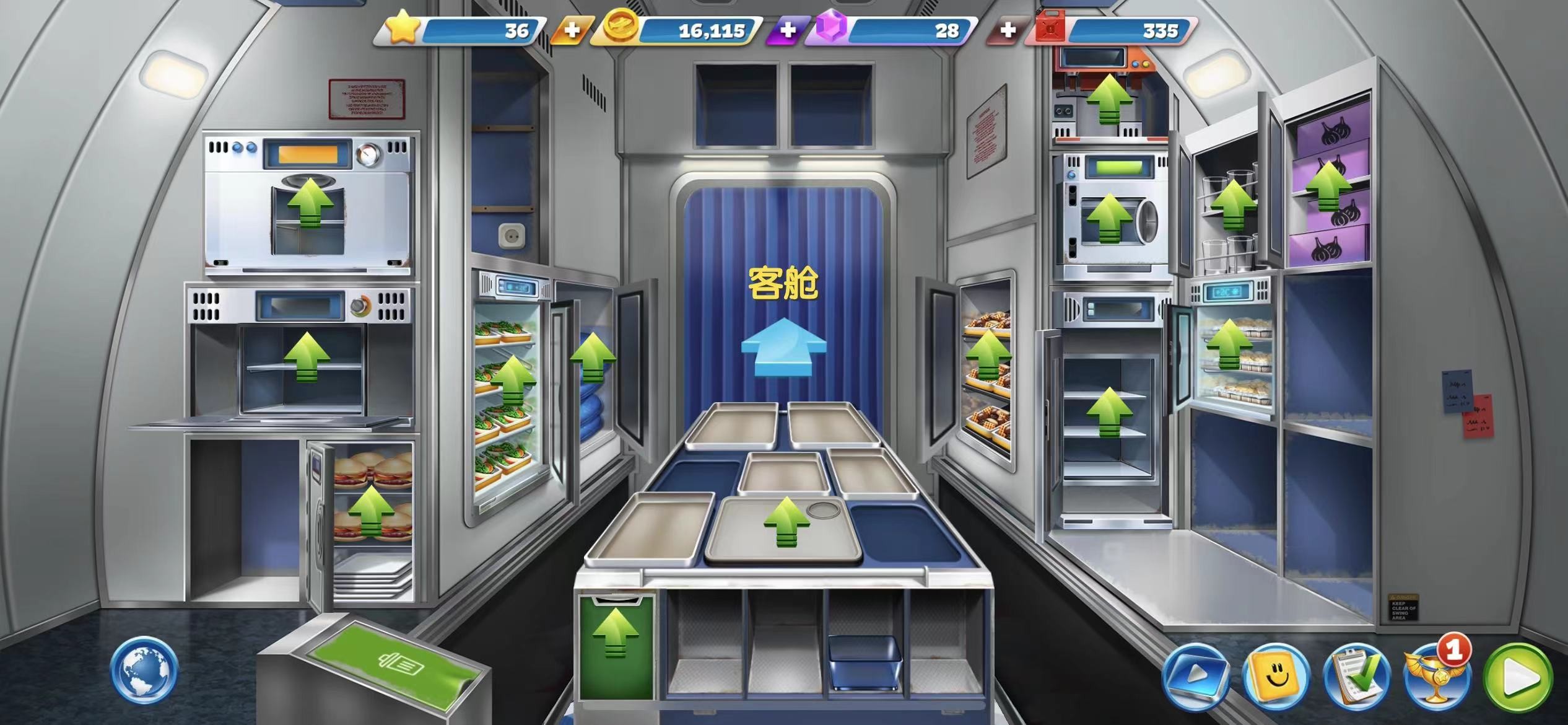Buy more coins with the gold plus button

[573, 29]
